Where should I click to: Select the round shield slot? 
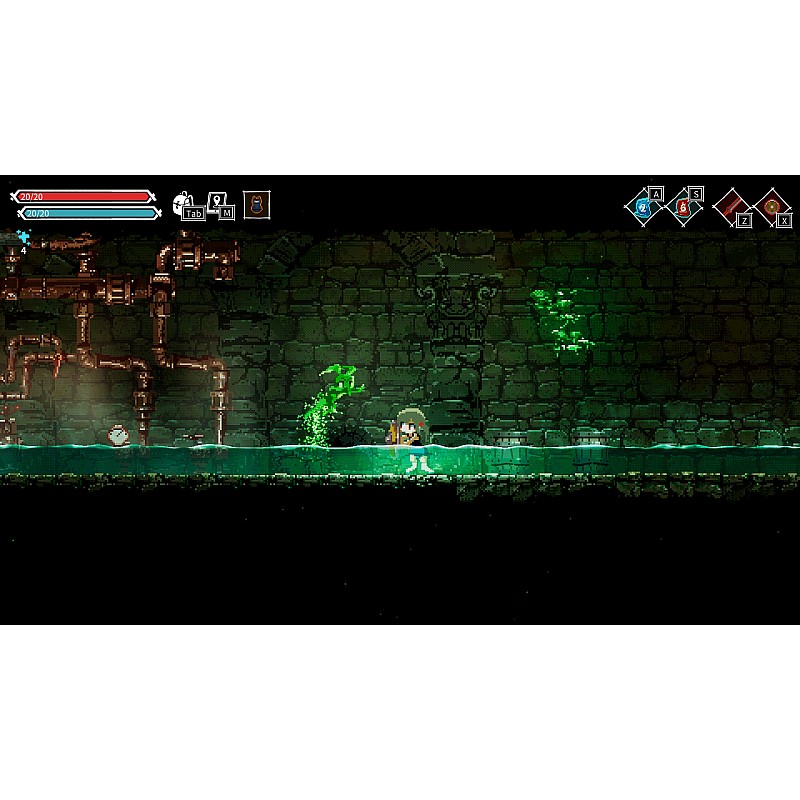(x=771, y=208)
